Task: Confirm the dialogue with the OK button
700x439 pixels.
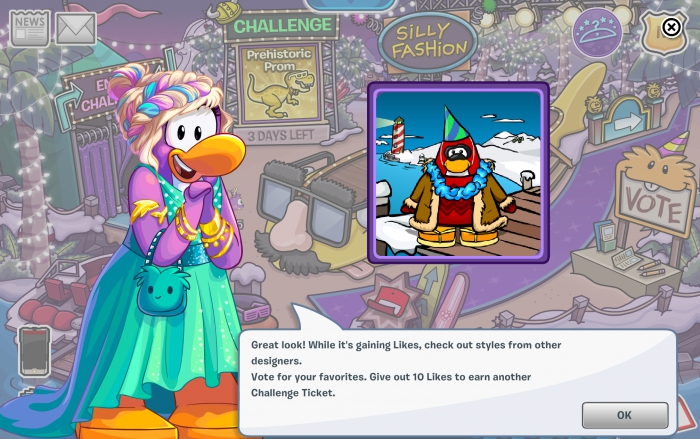Action: pos(624,414)
